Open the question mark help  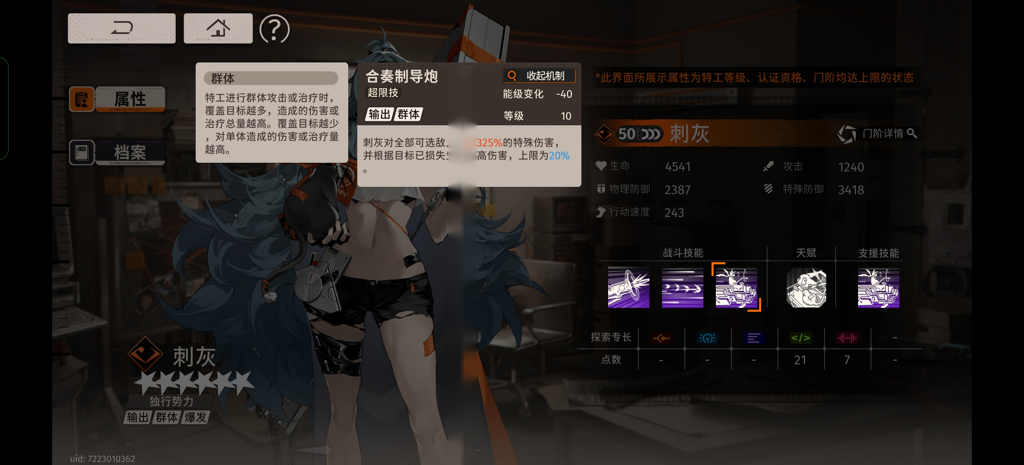[274, 29]
